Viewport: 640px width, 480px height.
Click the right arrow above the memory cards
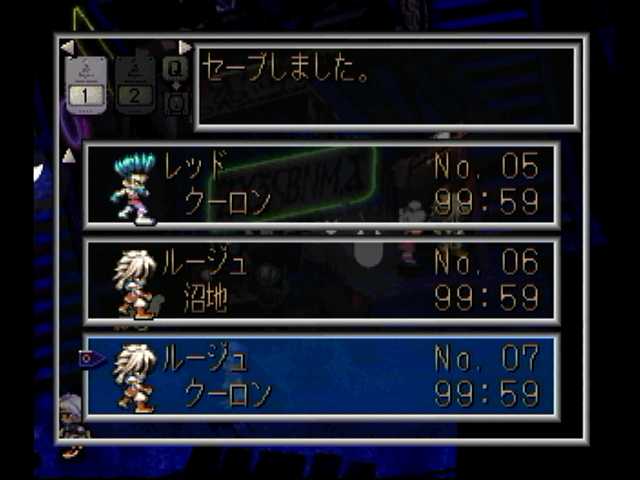[x=184, y=47]
